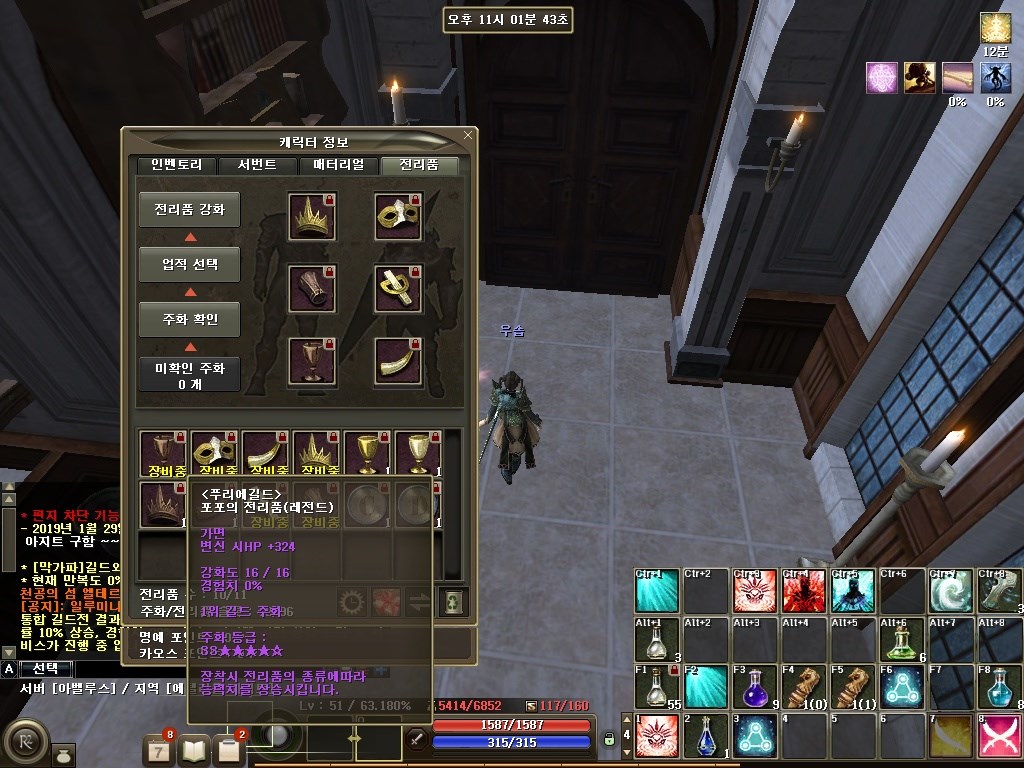Click the 주화 확인 button
Screen dimensions: 1024x768
point(189,320)
